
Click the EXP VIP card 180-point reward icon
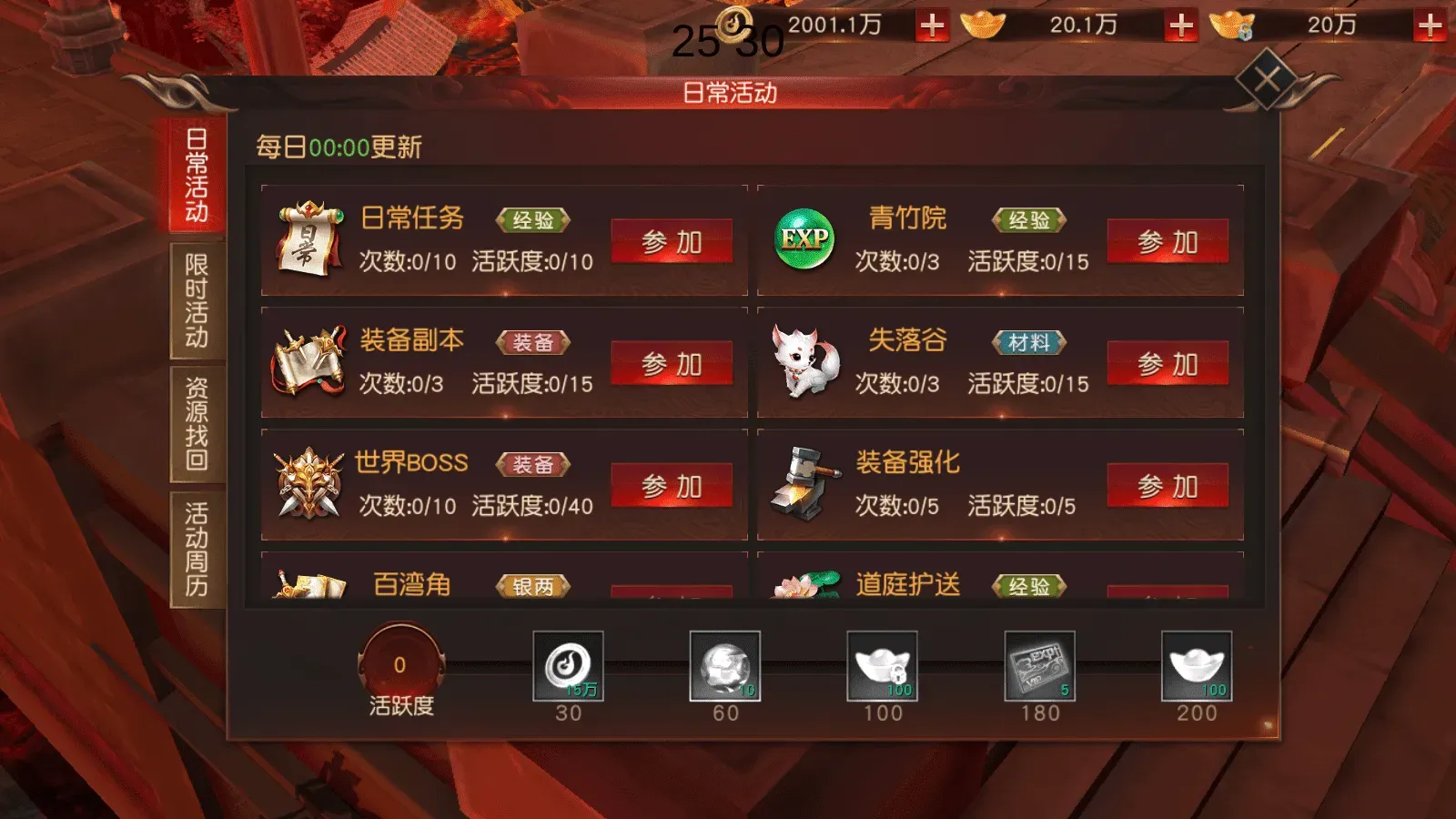pos(1040,667)
